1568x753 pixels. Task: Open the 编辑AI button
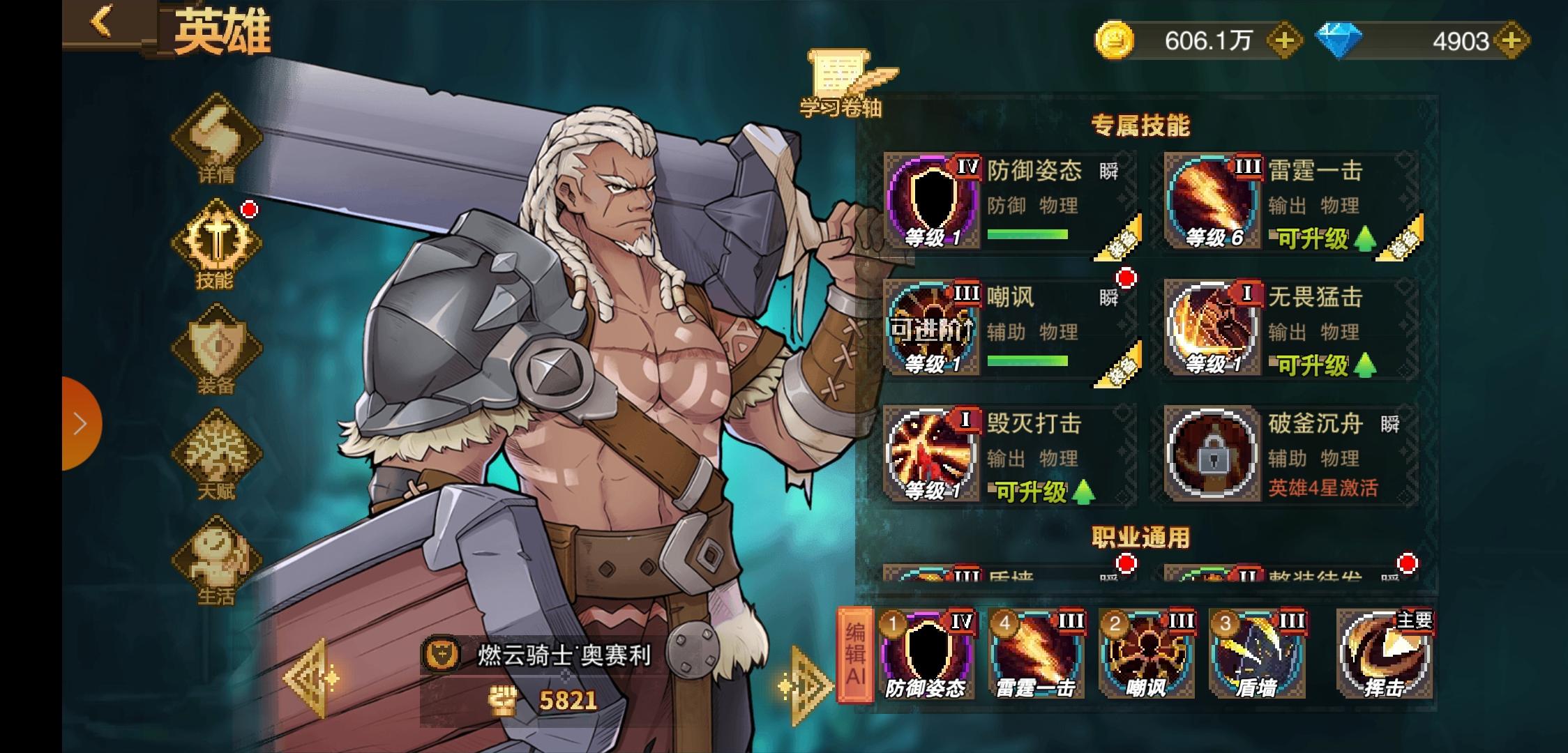(x=855, y=654)
